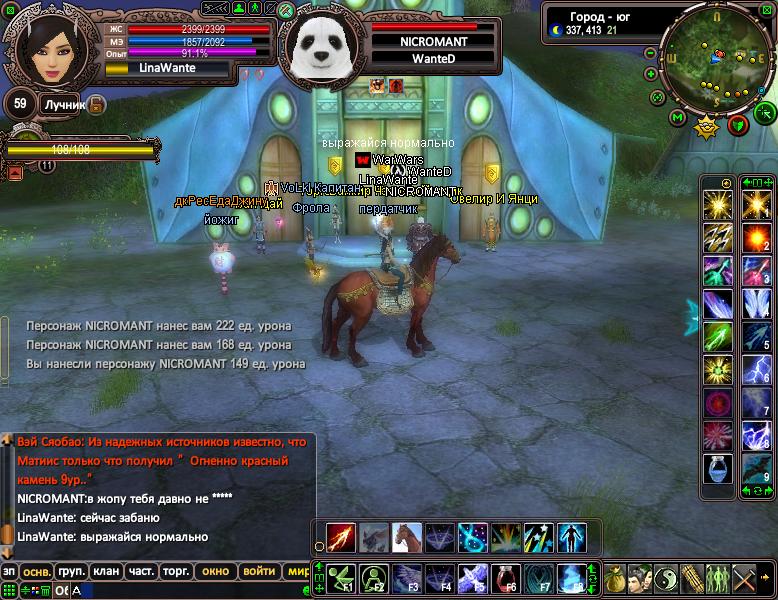The width and height of the screenshot is (778, 600).
Task: Use the blue potion flask slot
Action: point(716,468)
